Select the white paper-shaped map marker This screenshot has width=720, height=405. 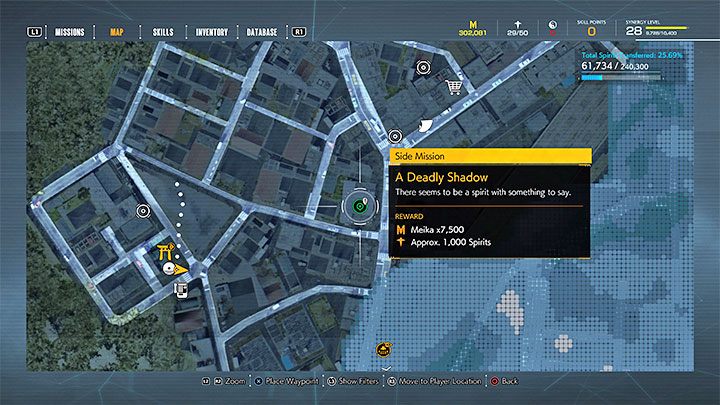[427, 125]
